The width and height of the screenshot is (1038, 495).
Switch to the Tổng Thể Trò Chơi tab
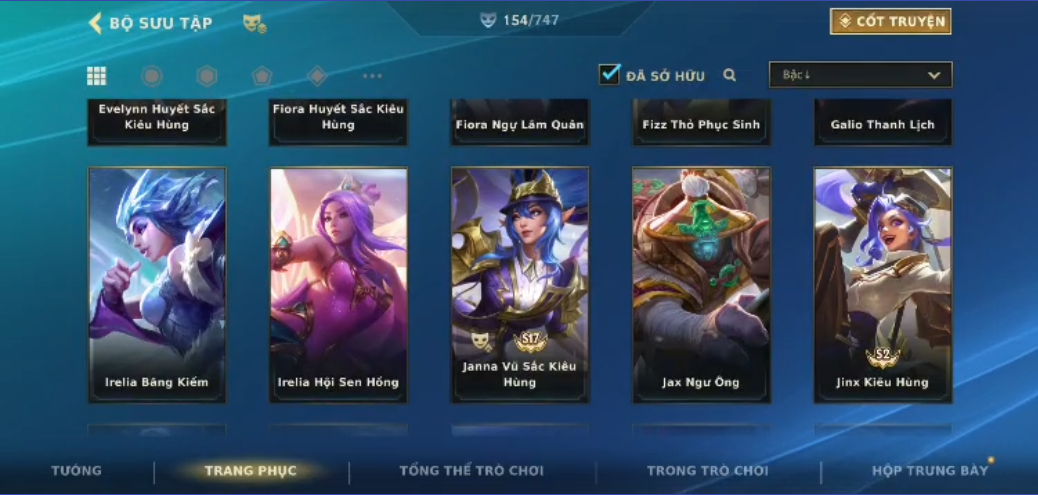pyautogui.click(x=472, y=470)
